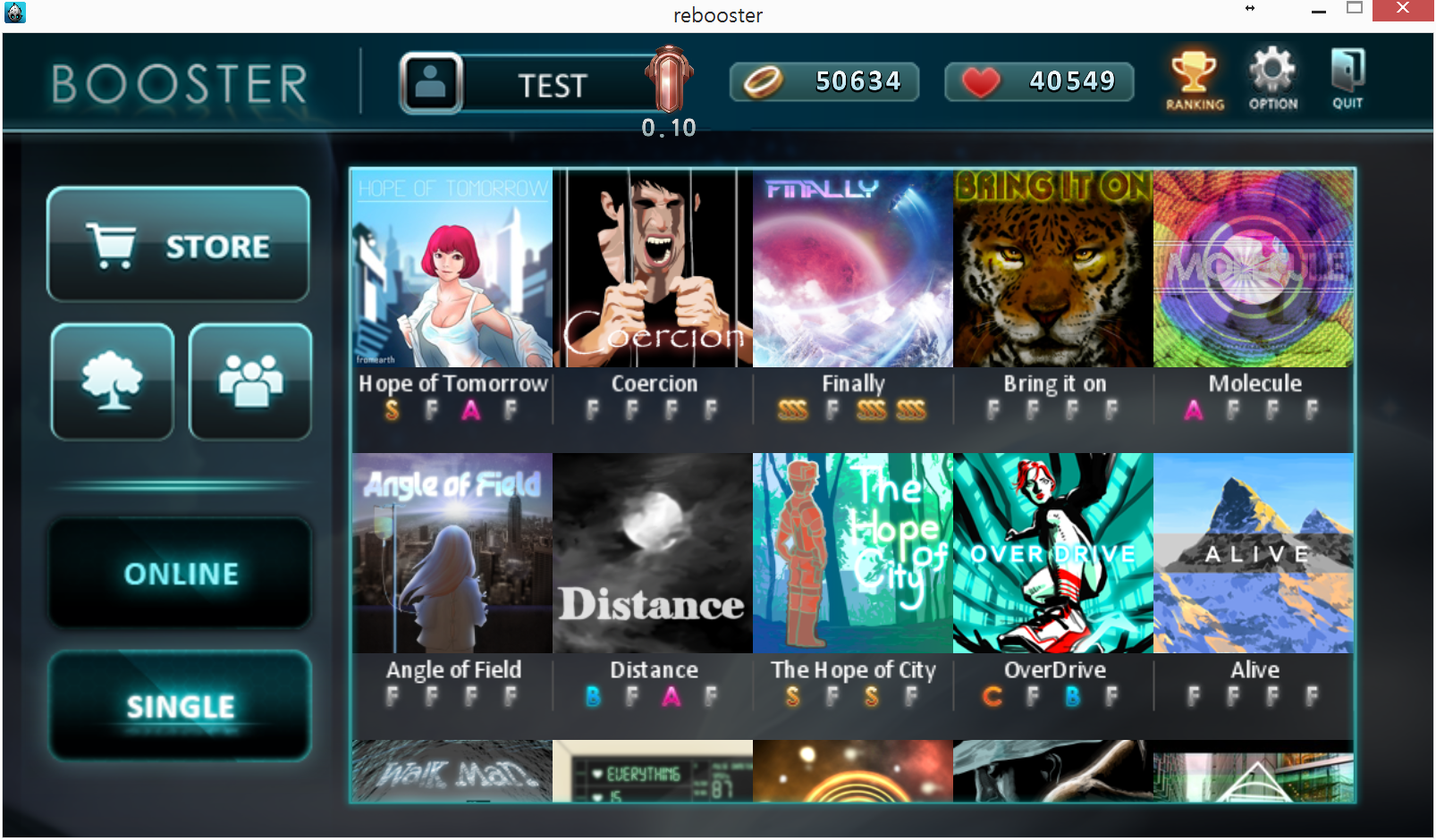Image resolution: width=1436 pixels, height=840 pixels.
Task: Click the 0.10 item durability gauge
Action: pos(667,128)
